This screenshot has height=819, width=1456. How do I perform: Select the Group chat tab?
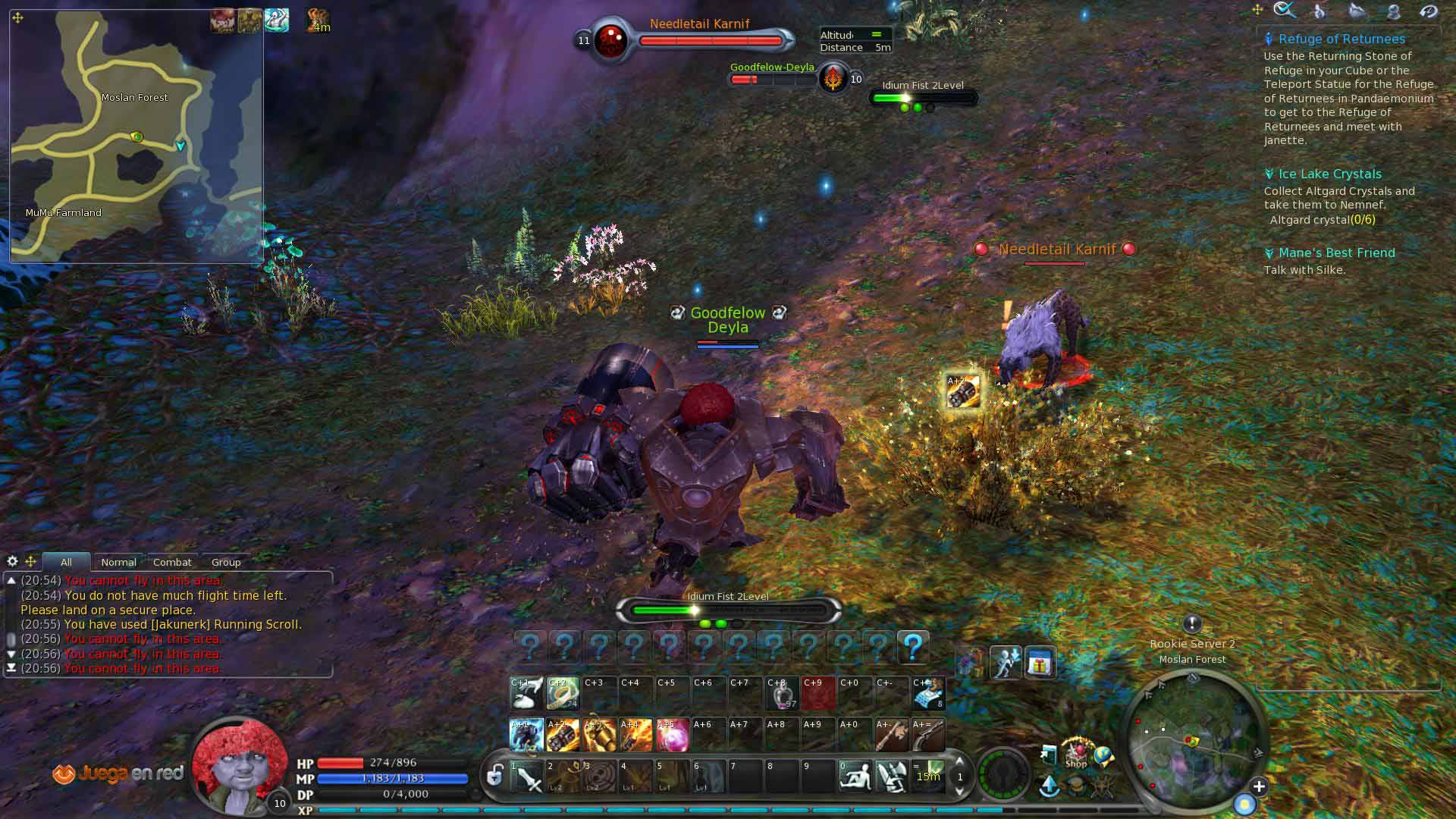tap(226, 562)
